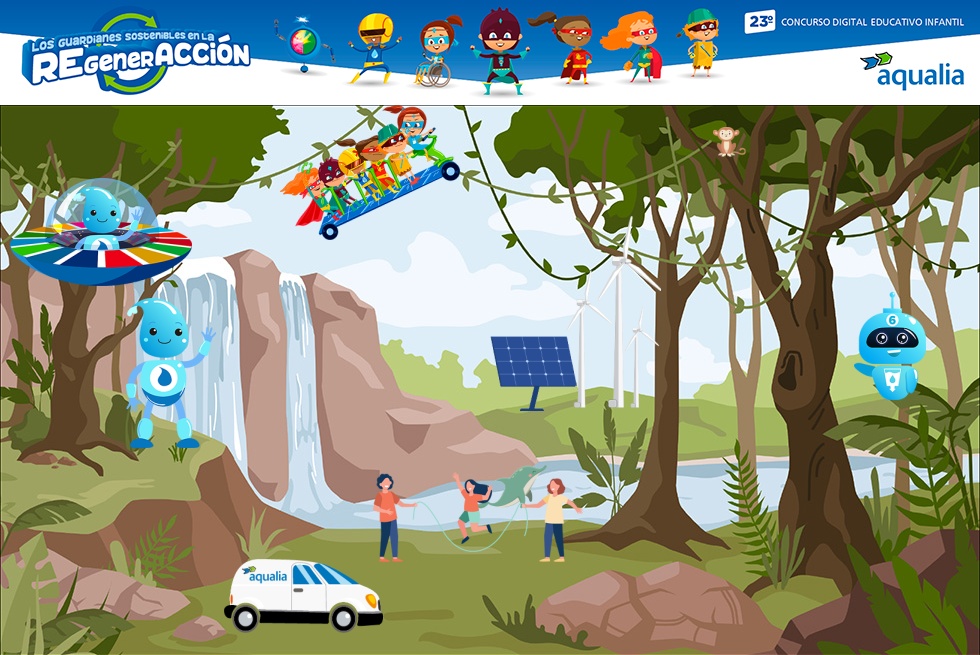Screen dimensions: 980x655
Task: Click the REgenerAcción game logo
Action: [137, 55]
